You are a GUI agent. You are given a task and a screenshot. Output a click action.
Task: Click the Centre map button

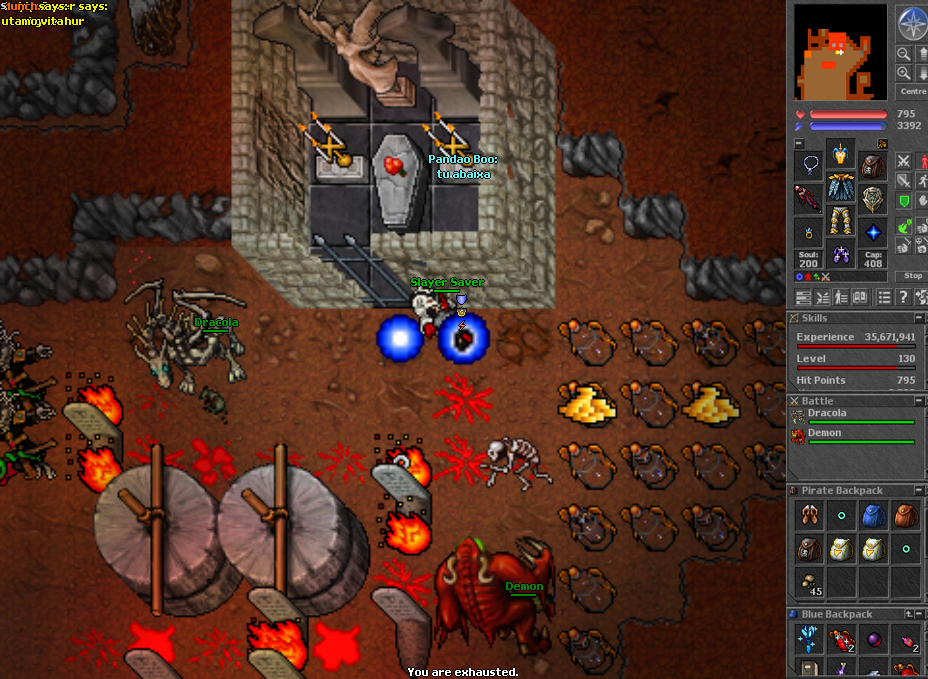[912, 91]
